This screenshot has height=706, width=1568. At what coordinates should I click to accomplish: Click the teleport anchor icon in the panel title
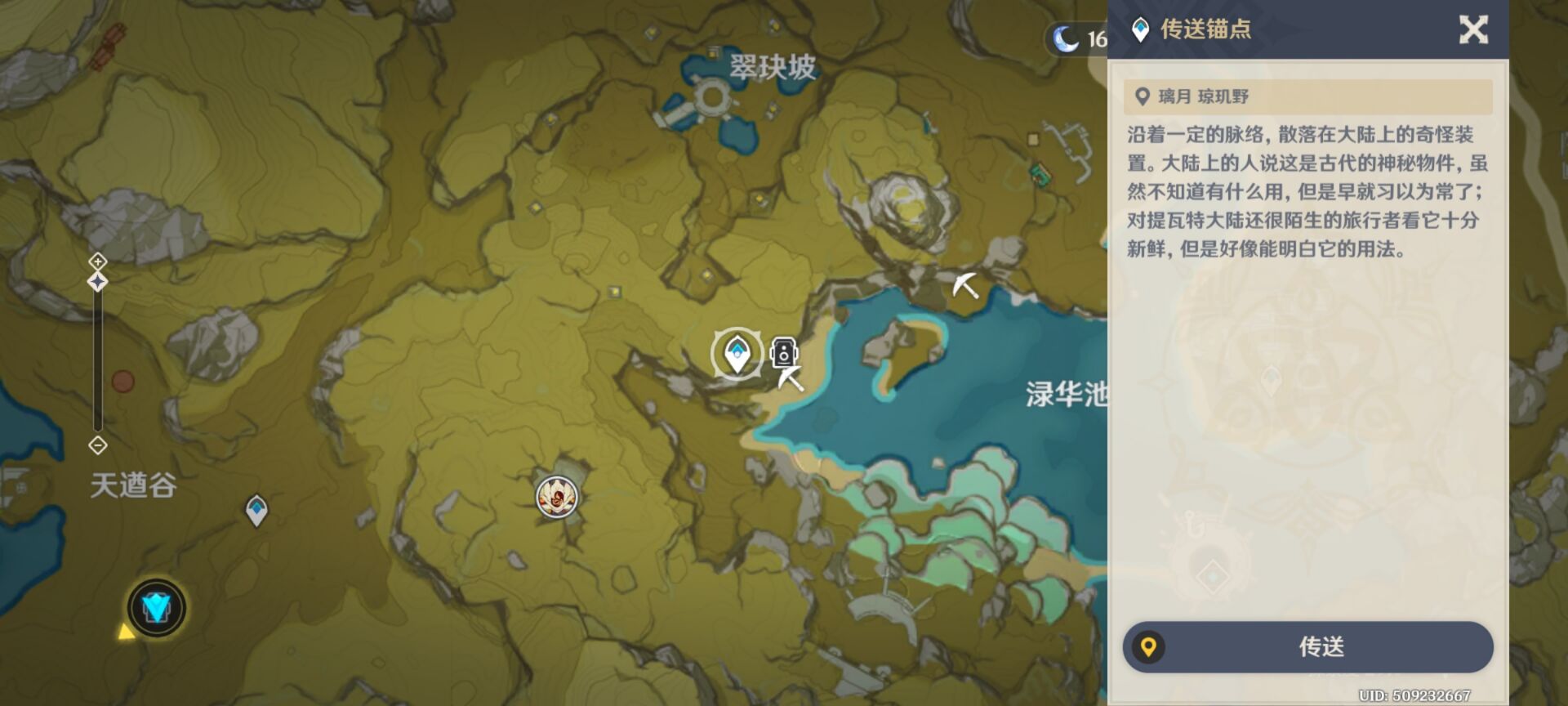click(1138, 28)
